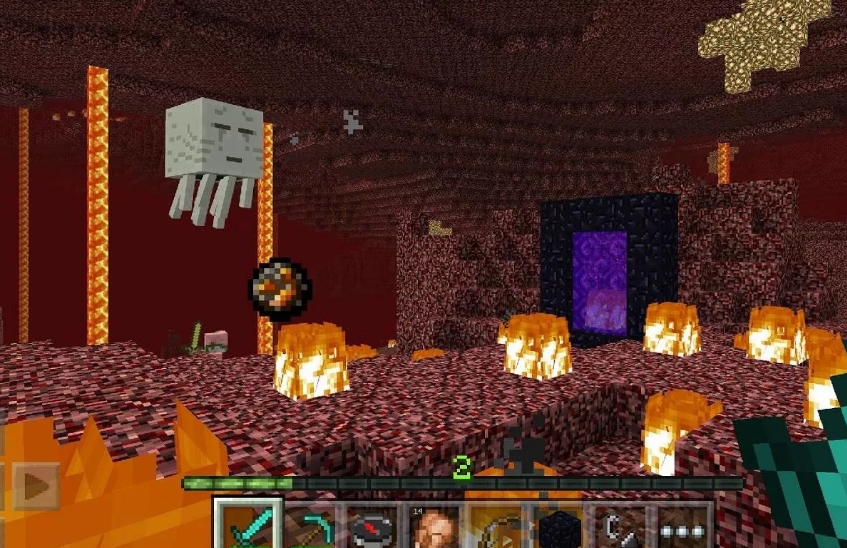Select the obsidian block hotbar slot

560,526
